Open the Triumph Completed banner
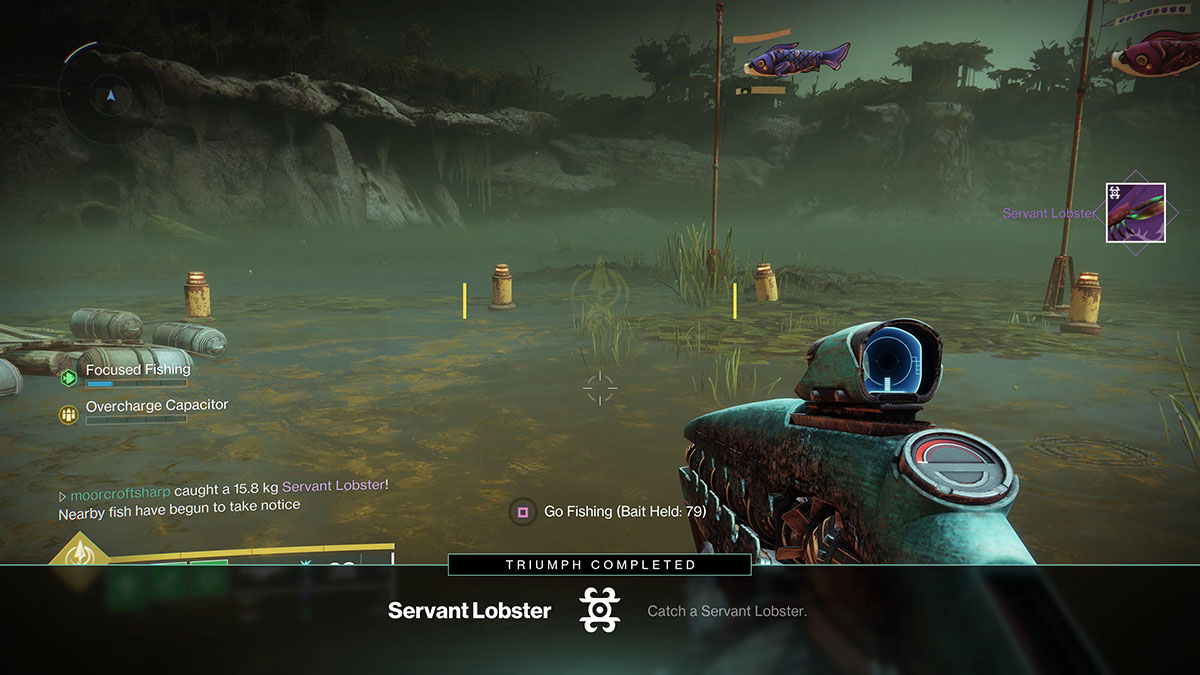 pos(599,565)
